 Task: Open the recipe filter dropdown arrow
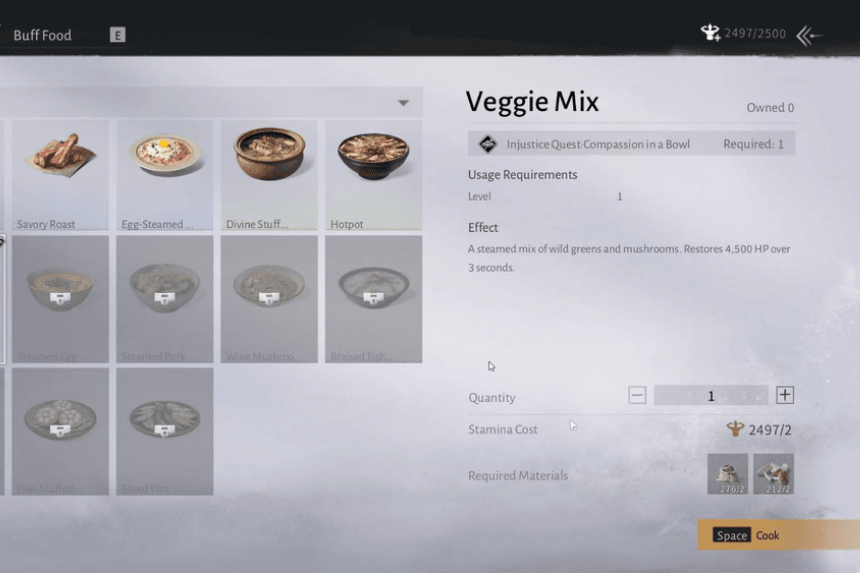click(x=403, y=103)
